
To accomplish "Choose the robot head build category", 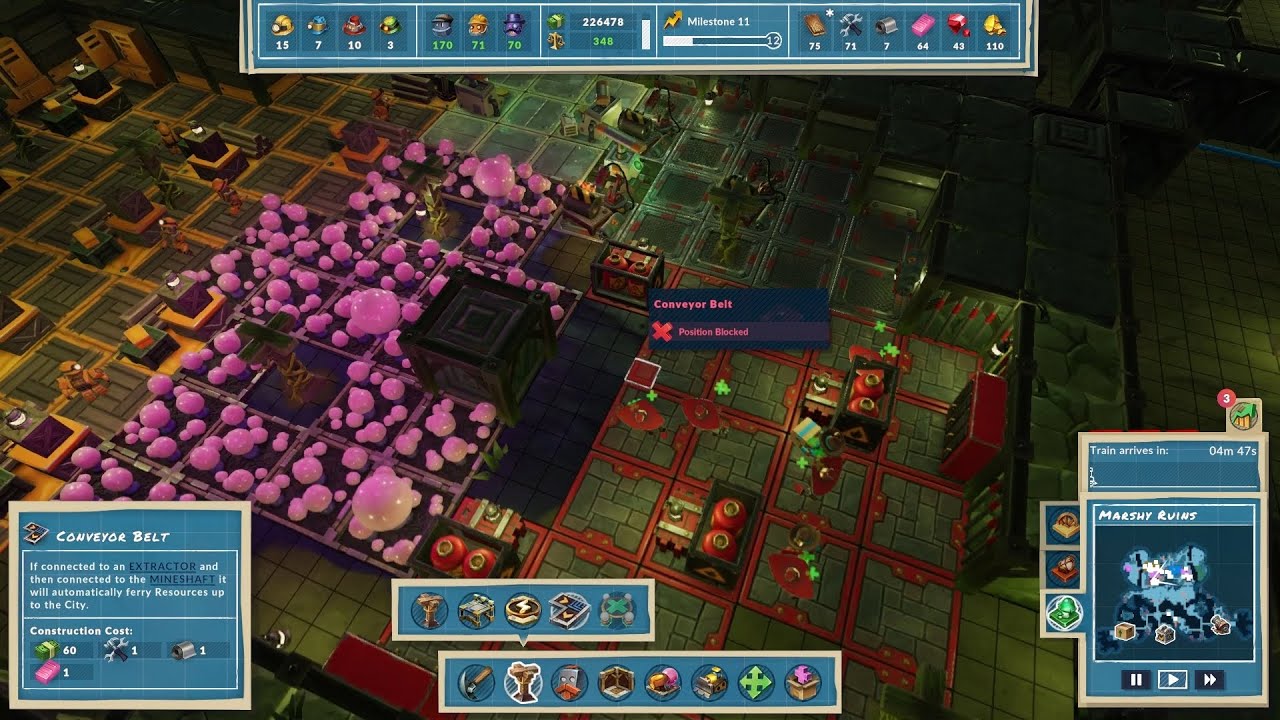I will point(569,682).
